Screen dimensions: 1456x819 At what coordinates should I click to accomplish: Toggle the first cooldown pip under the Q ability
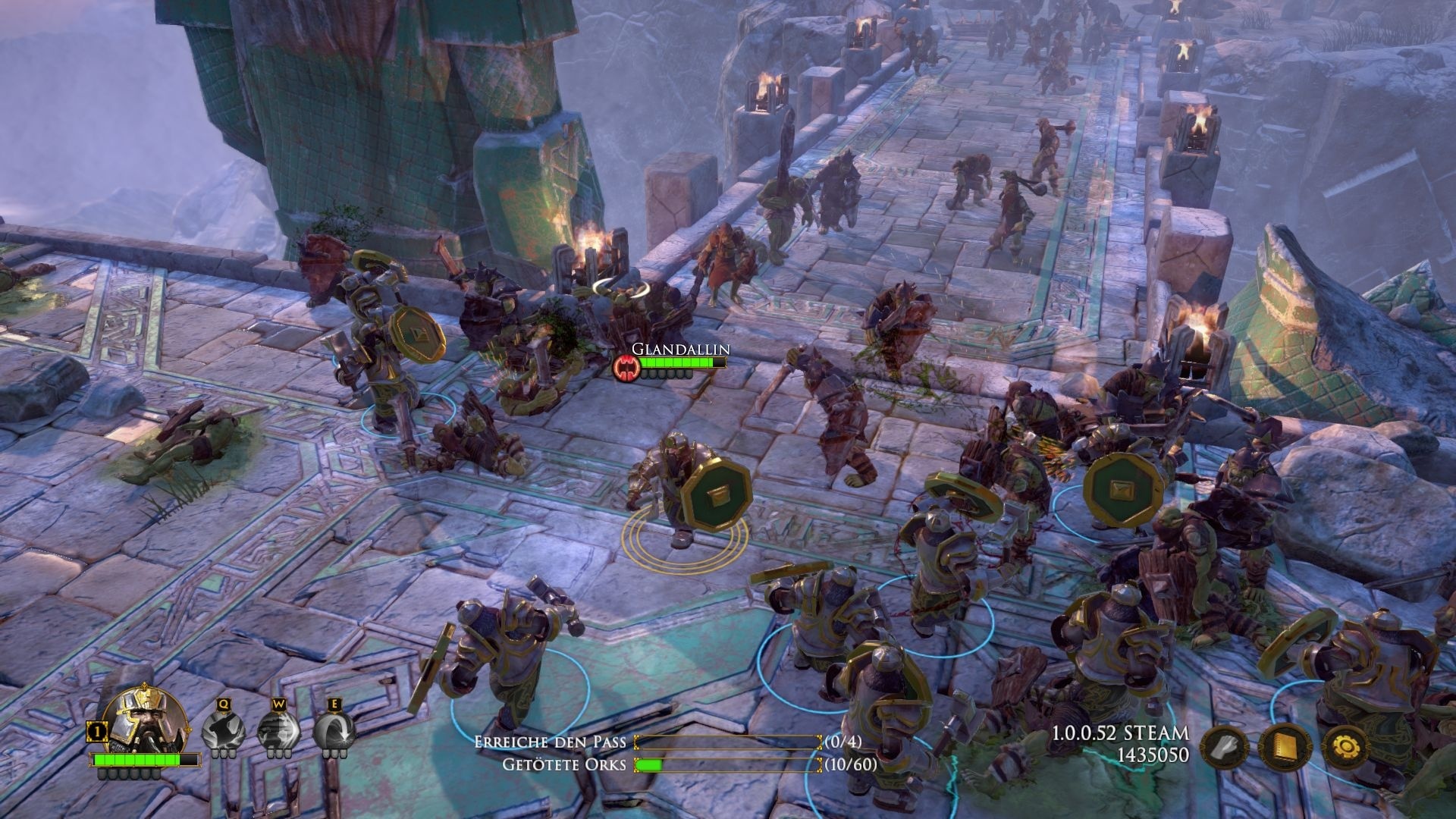pyautogui.click(x=215, y=753)
